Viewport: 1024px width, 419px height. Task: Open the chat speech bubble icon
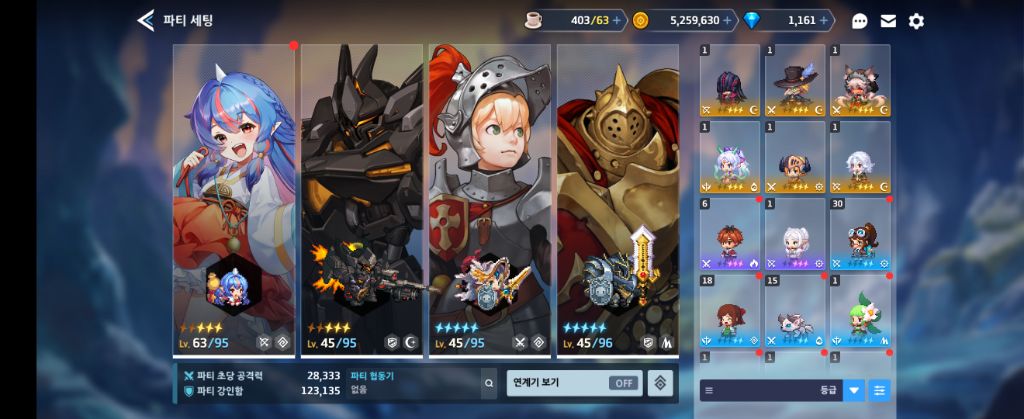(860, 21)
